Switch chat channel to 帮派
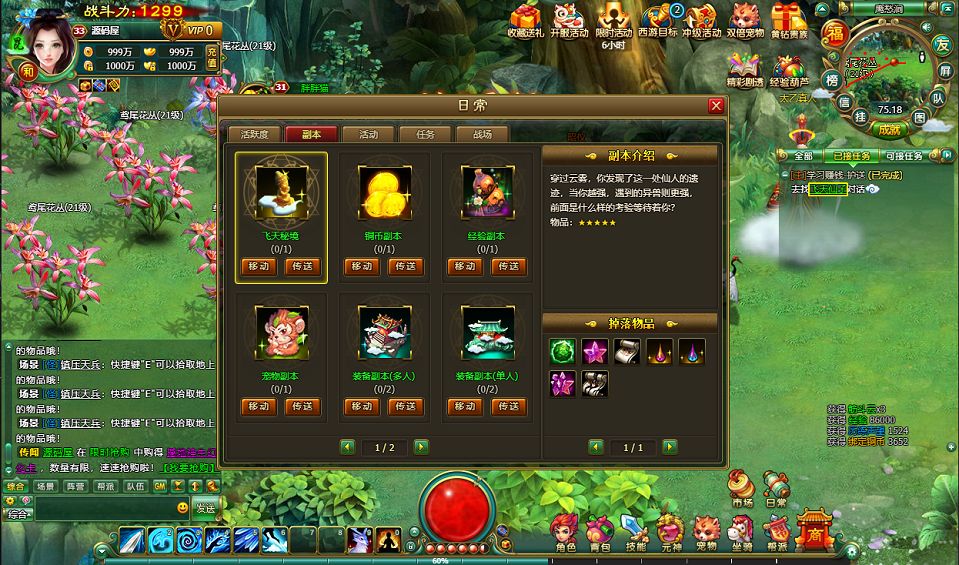Screen dimensions: 959x565 (105, 486)
